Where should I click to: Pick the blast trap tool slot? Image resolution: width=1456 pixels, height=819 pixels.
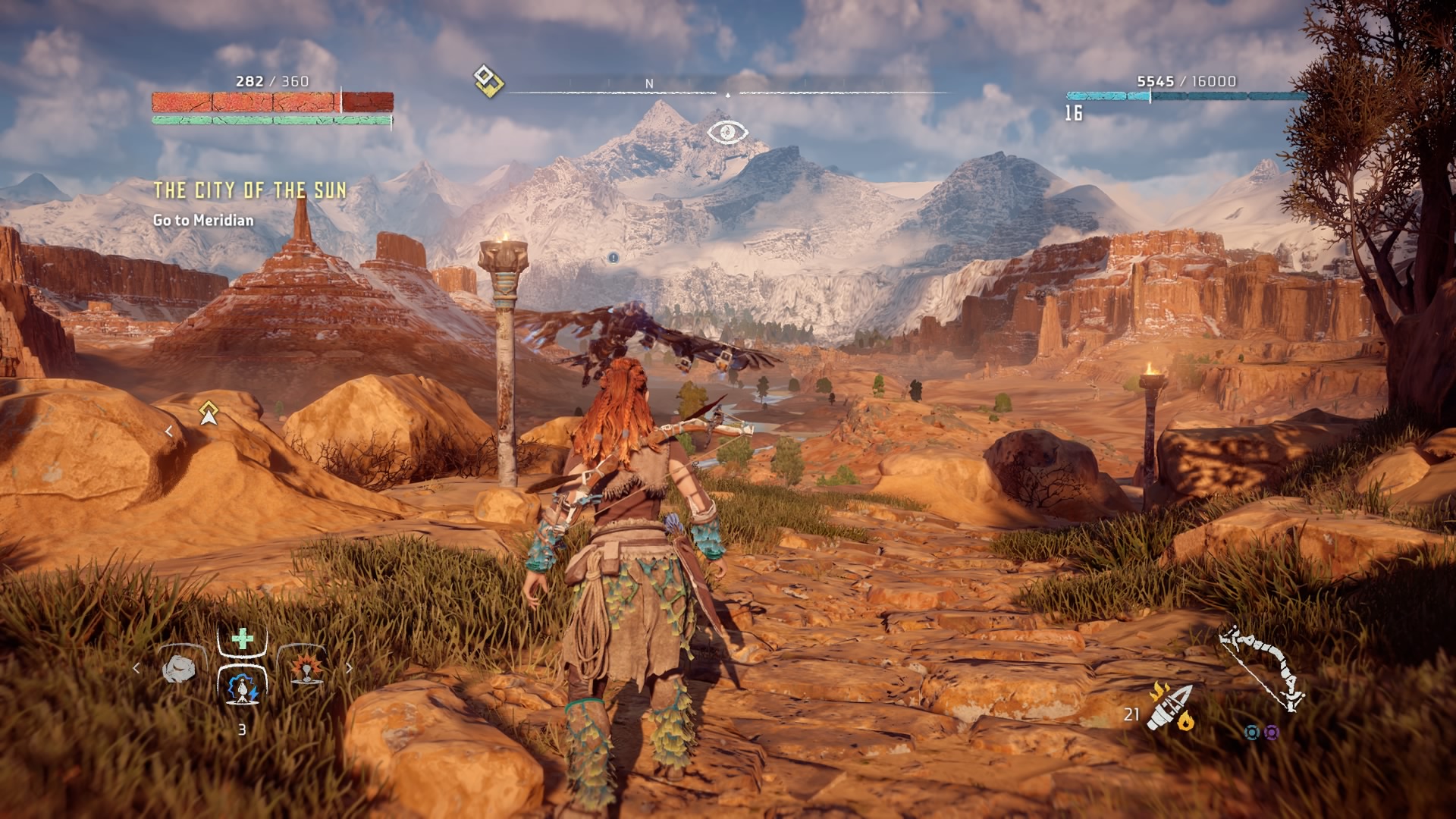point(306,669)
